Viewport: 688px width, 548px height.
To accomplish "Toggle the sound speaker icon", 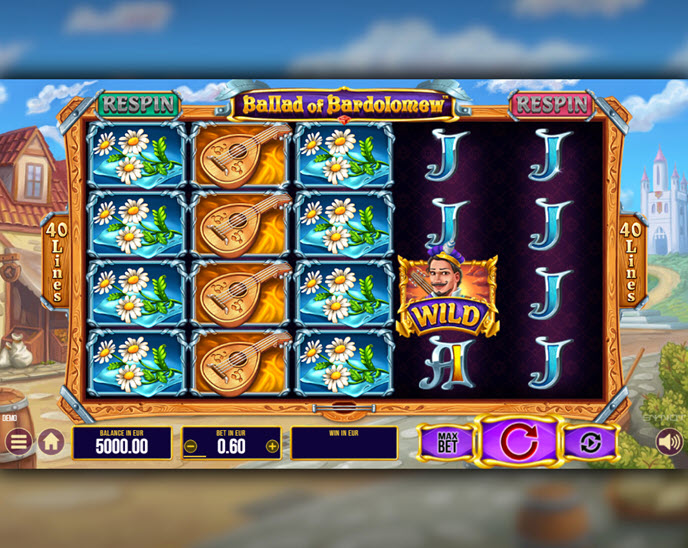I will (x=667, y=441).
